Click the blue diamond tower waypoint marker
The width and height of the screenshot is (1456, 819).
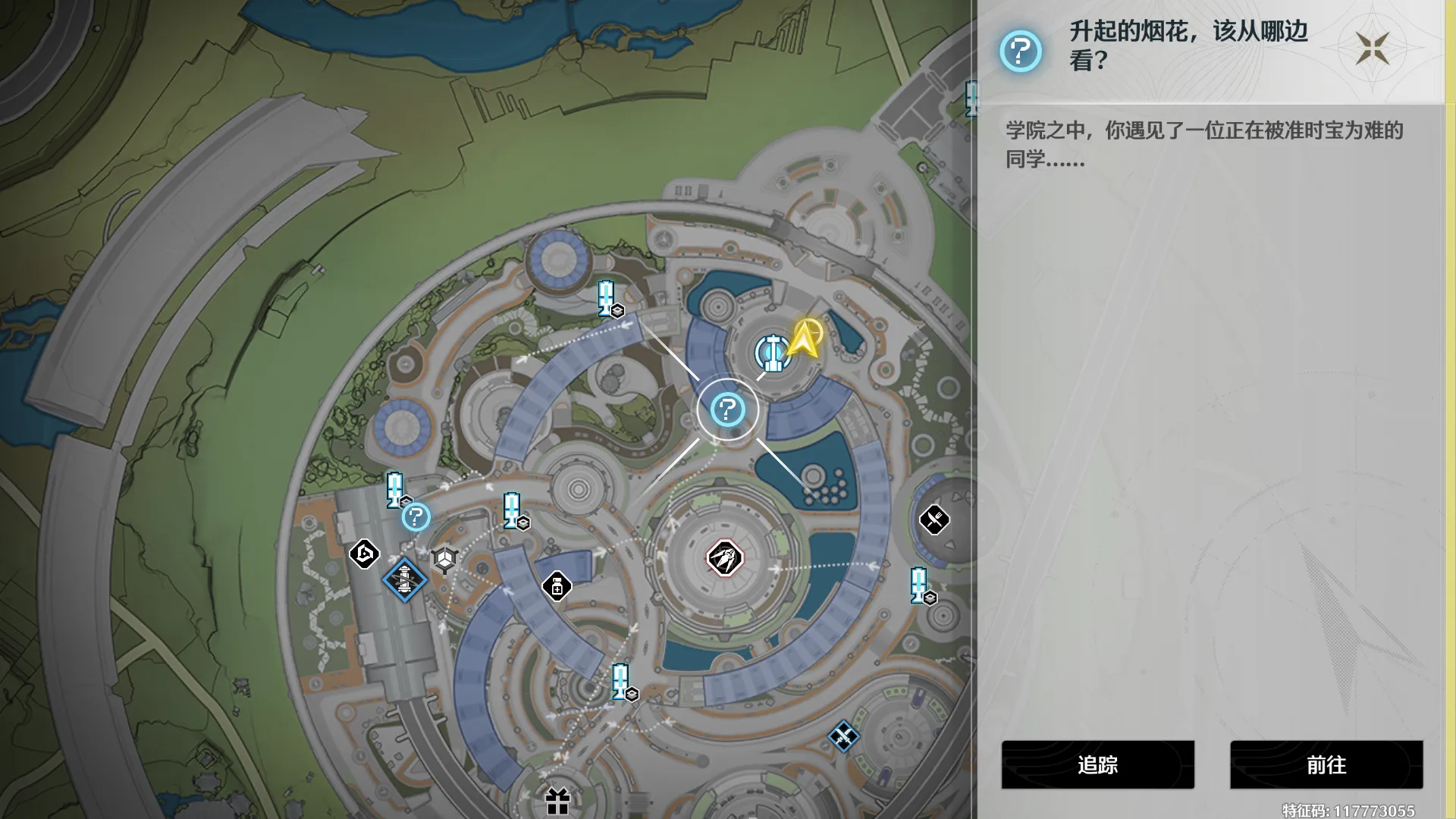[x=404, y=580]
